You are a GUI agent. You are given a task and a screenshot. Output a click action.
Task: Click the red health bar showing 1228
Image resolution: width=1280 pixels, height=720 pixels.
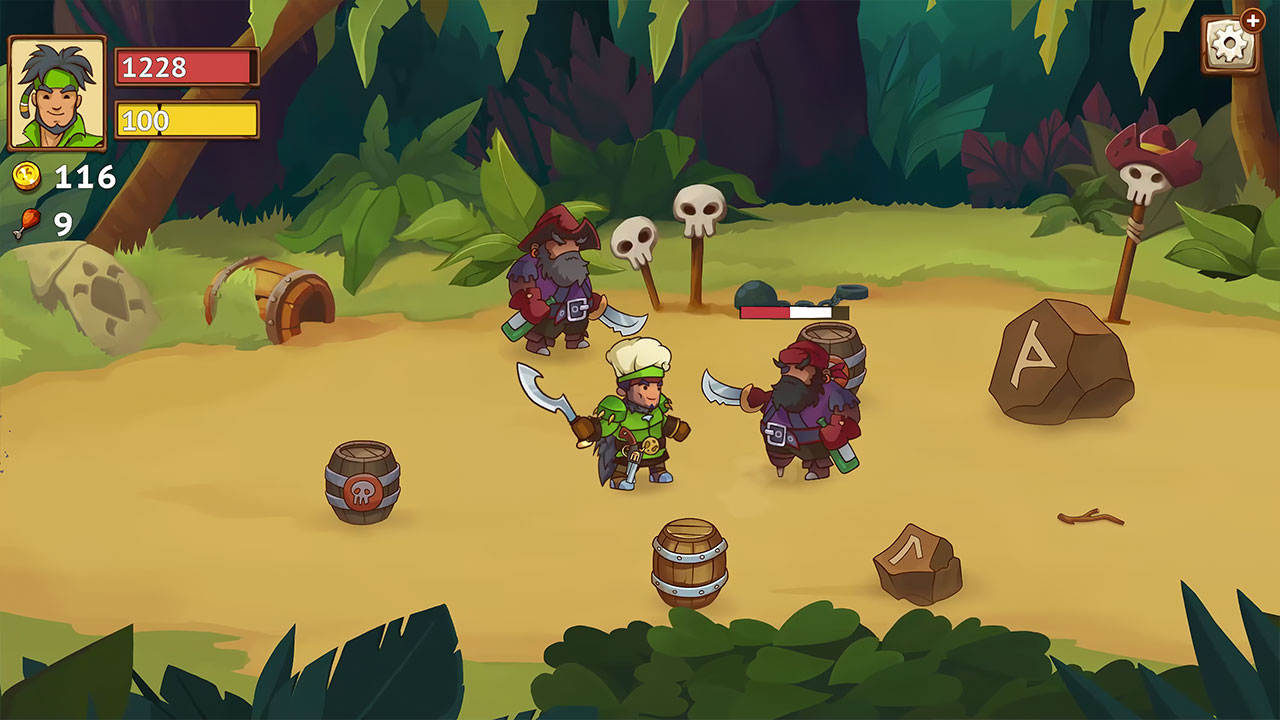(185, 69)
